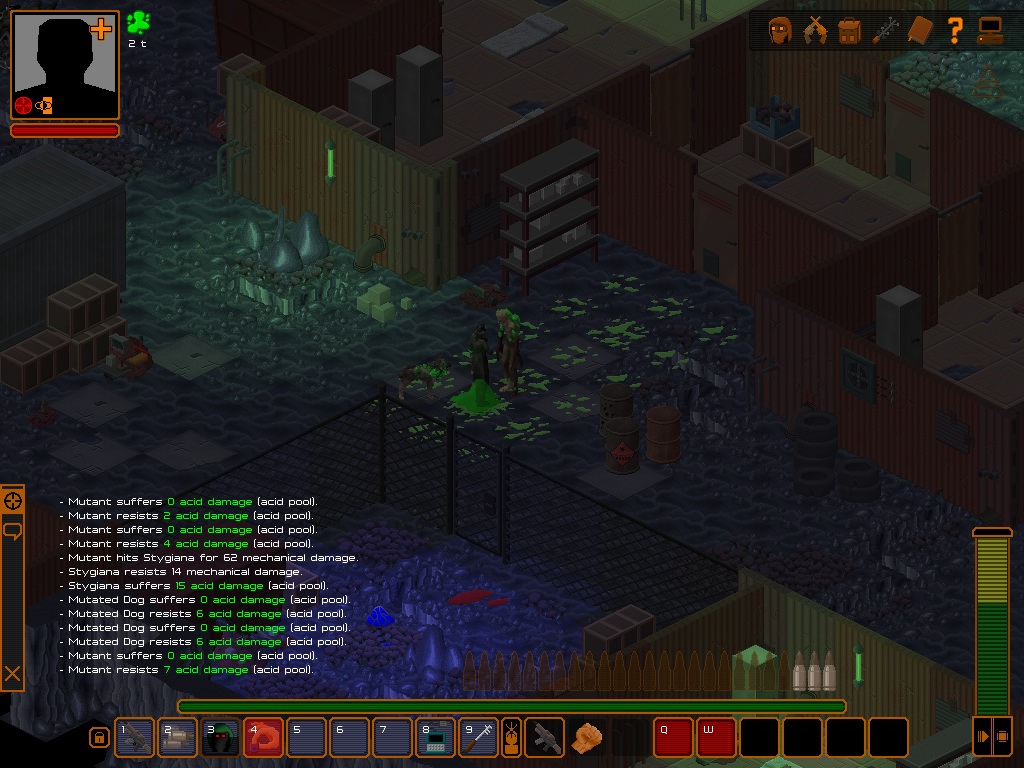
Task: Select the unarmed fist weapon slot
Action: pyautogui.click(x=587, y=738)
